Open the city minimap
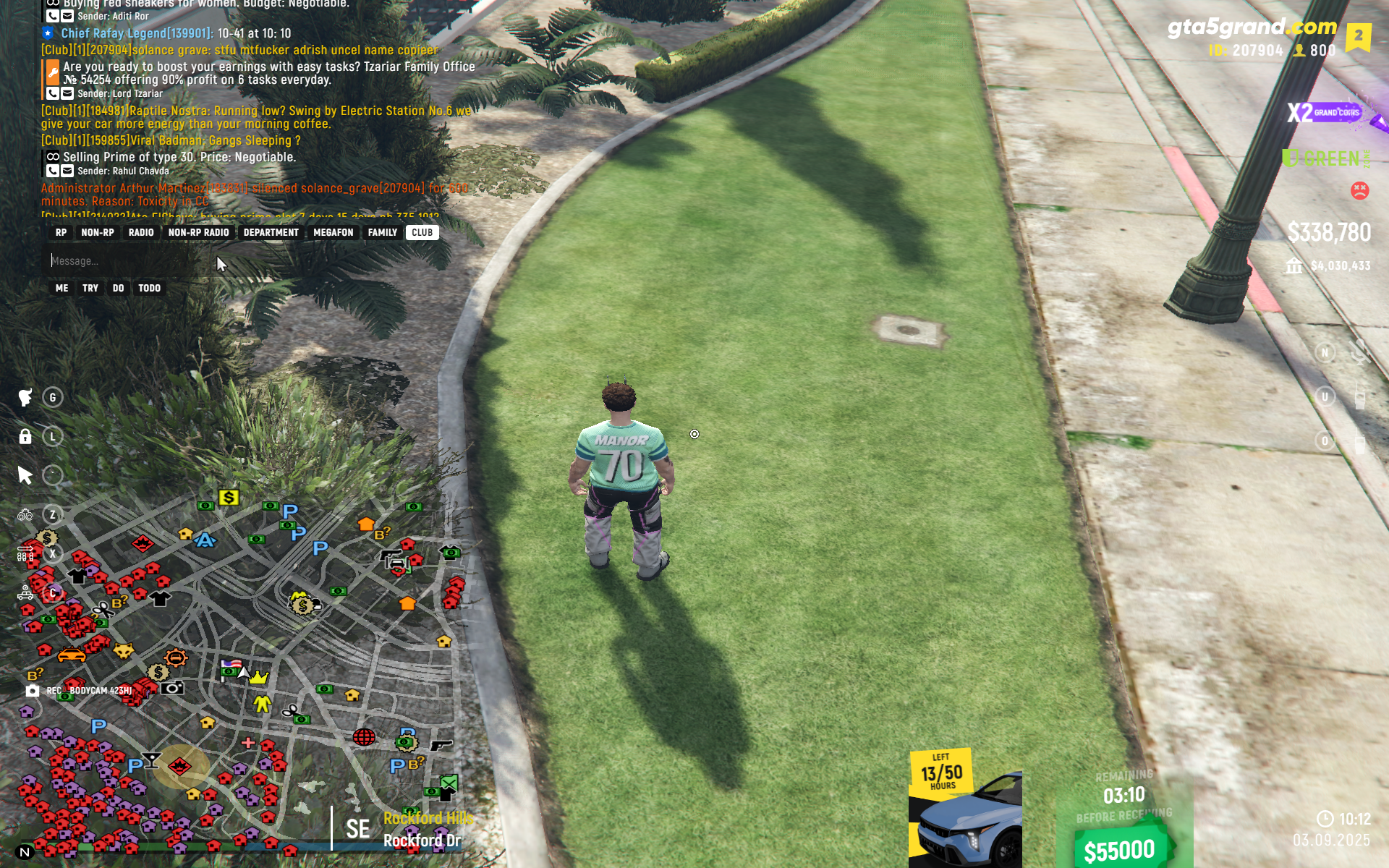1389x868 pixels. 239,673
